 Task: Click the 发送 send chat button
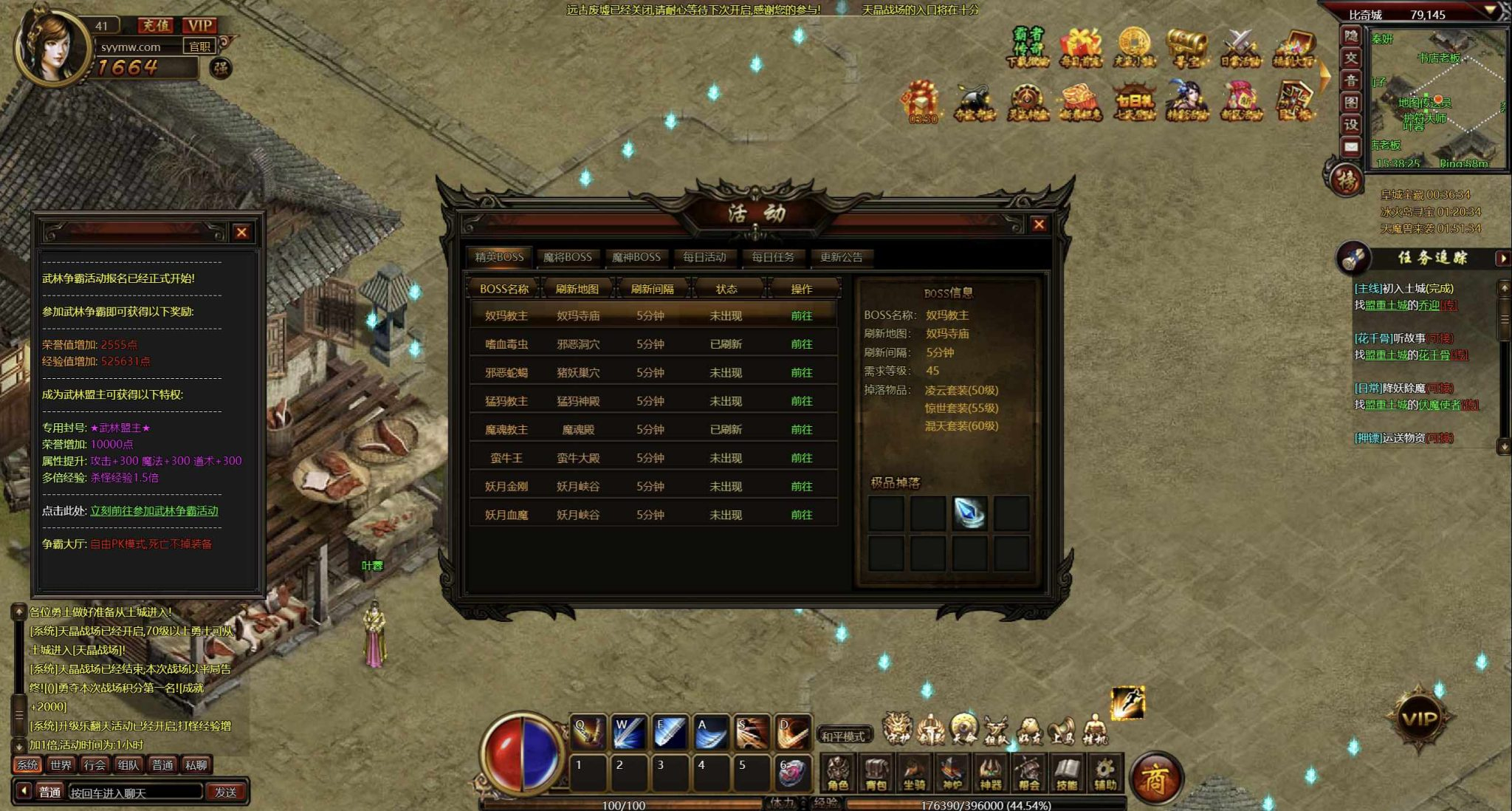(x=226, y=793)
